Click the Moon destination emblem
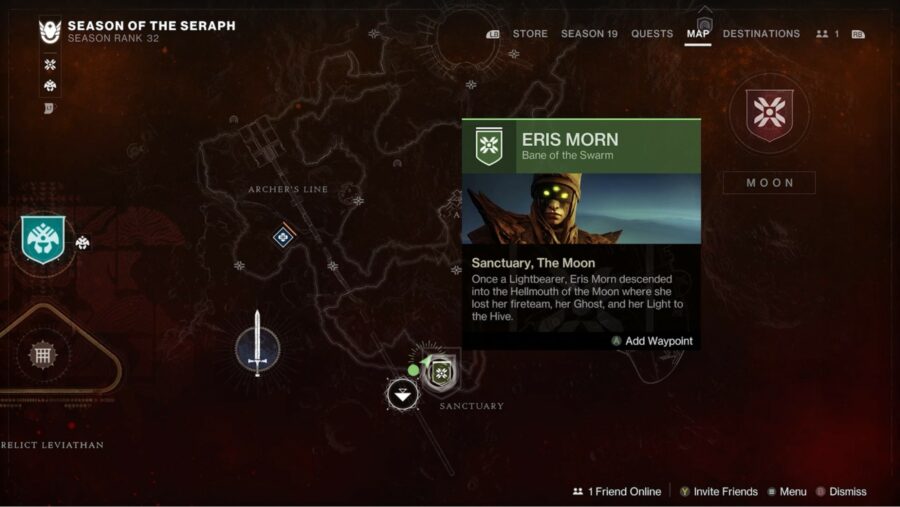This screenshot has height=507, width=900. 769,114
